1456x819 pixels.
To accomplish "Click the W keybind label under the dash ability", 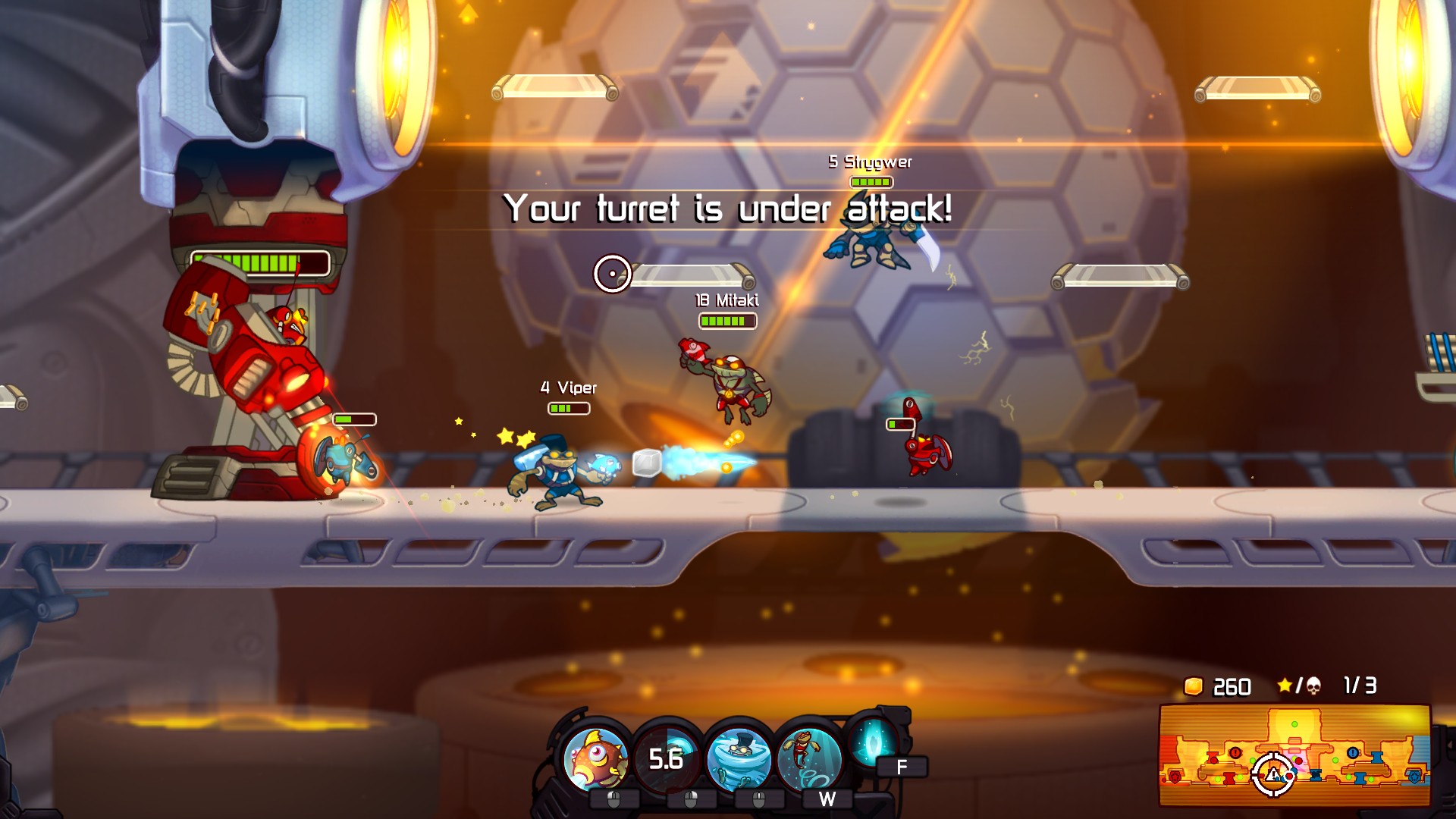I will pyautogui.click(x=827, y=799).
